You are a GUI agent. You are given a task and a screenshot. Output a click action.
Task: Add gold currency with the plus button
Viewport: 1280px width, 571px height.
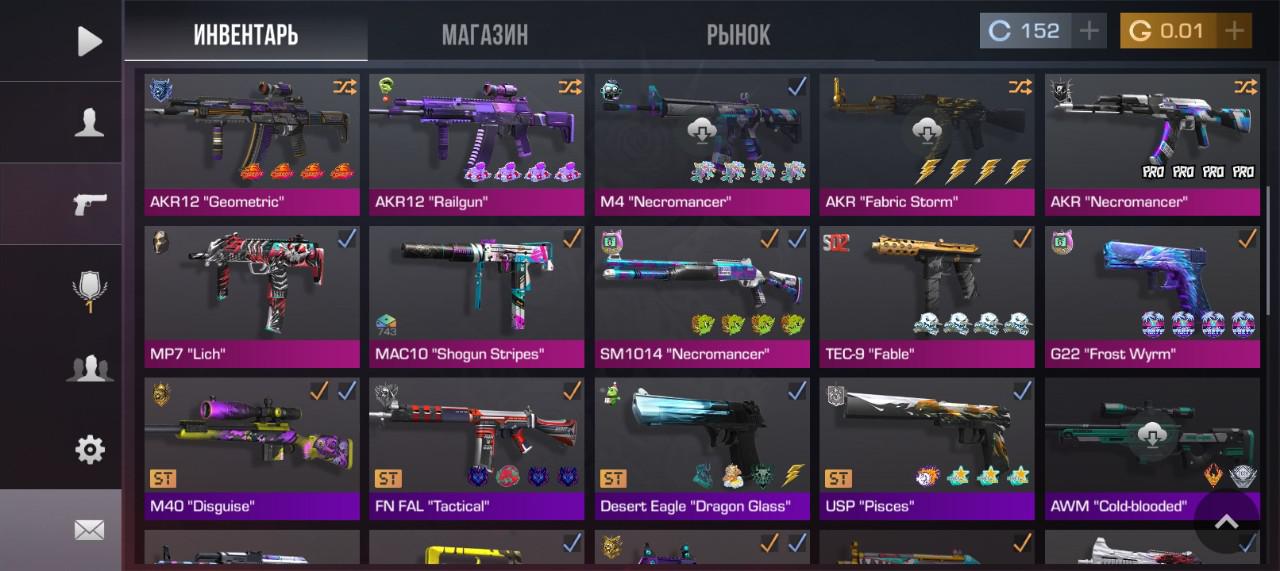pos(1235,31)
